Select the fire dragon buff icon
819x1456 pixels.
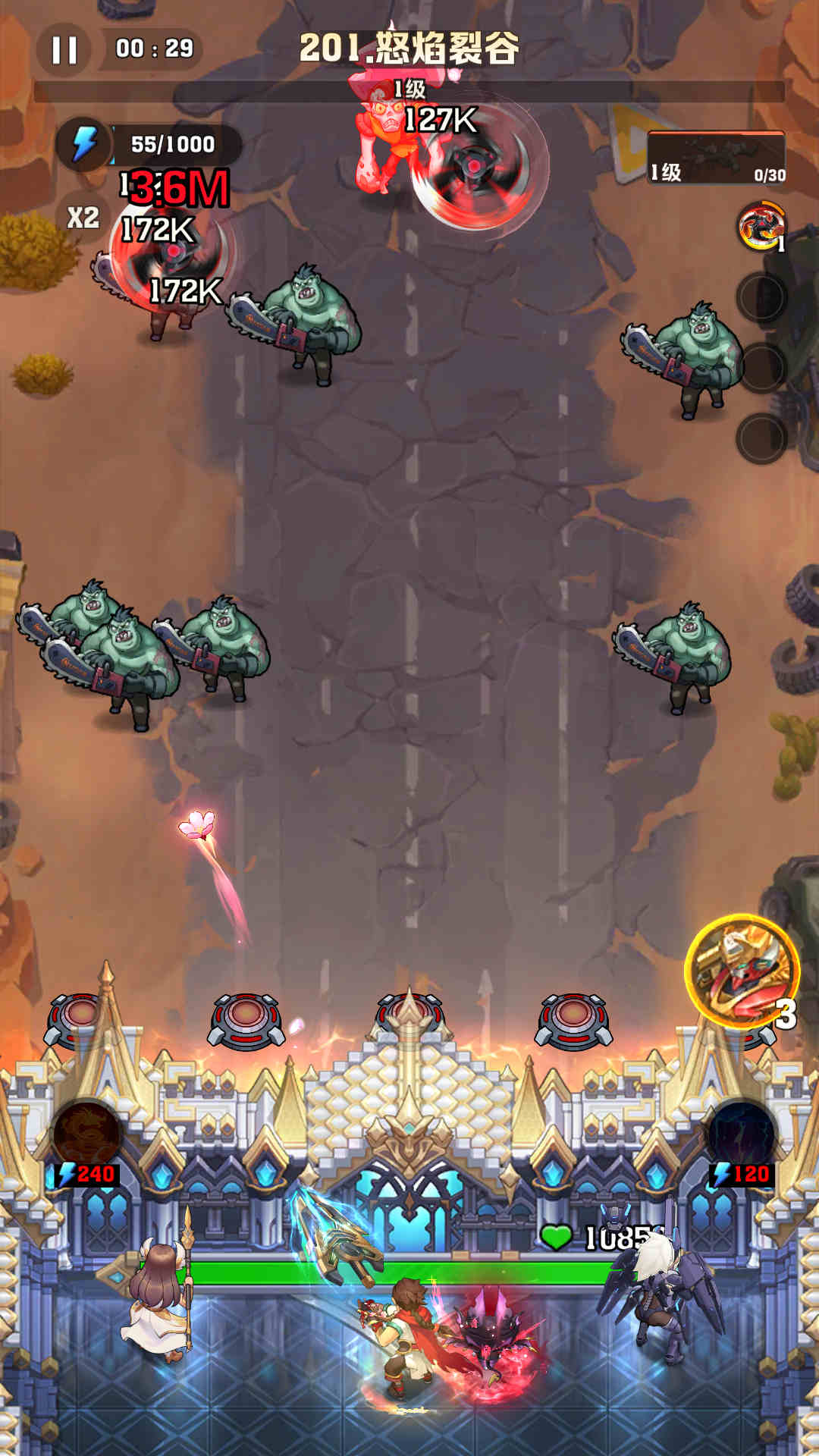tap(760, 226)
